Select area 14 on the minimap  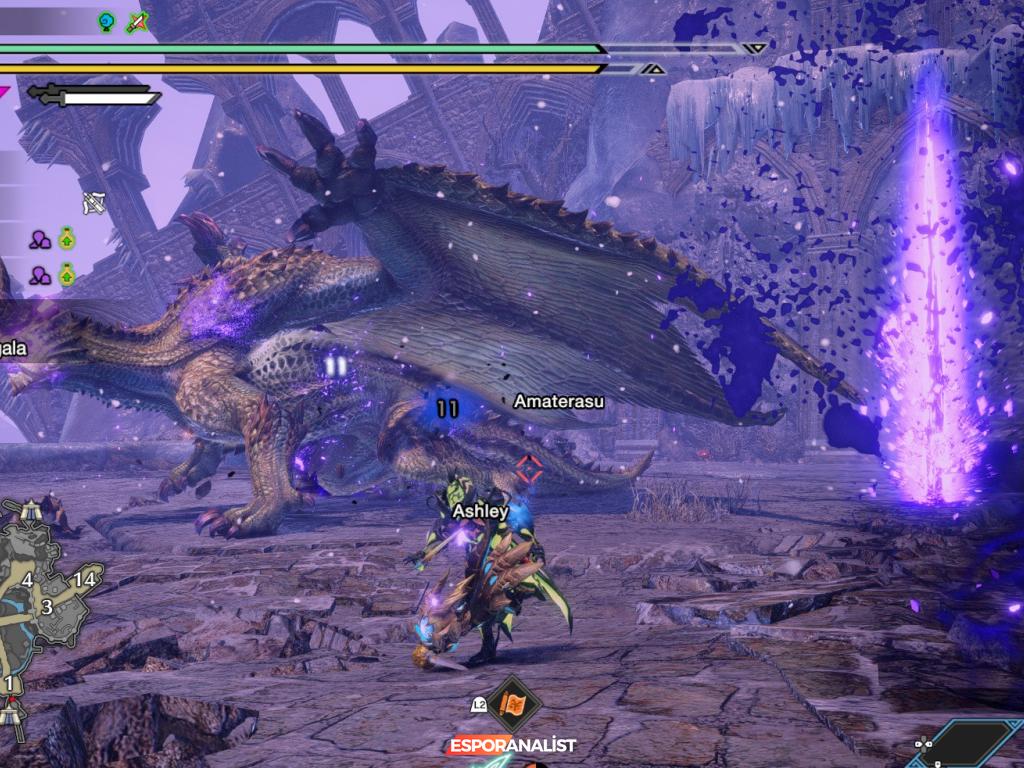point(84,579)
